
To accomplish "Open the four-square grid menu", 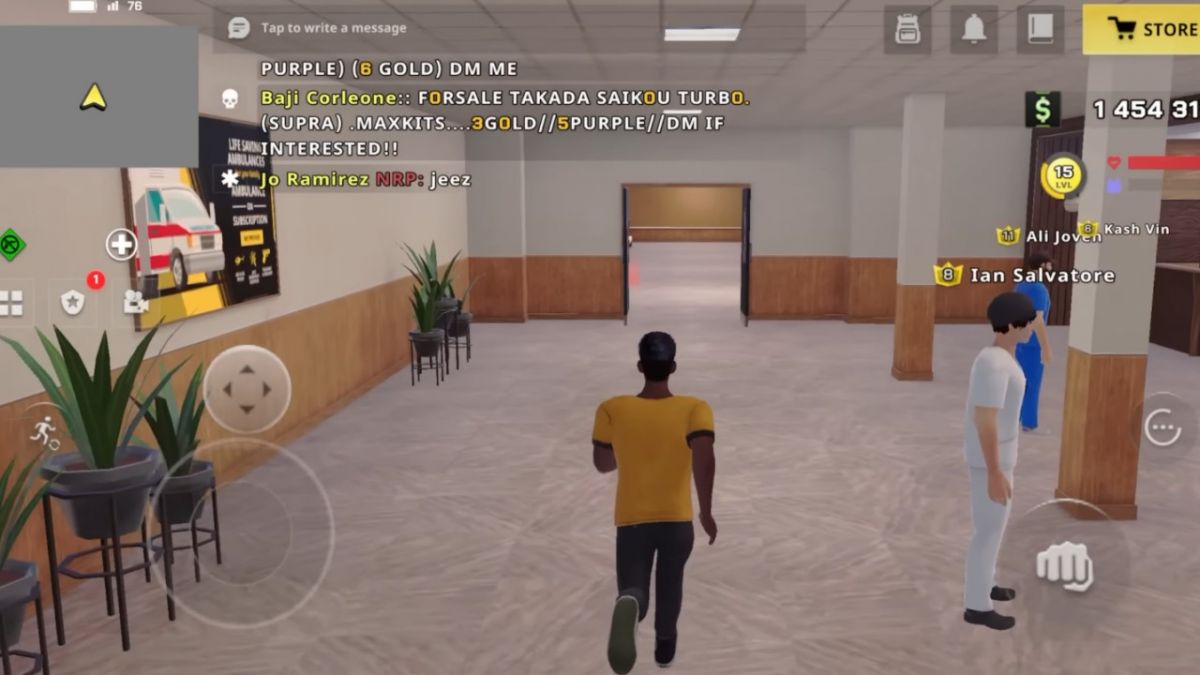I will (11, 303).
